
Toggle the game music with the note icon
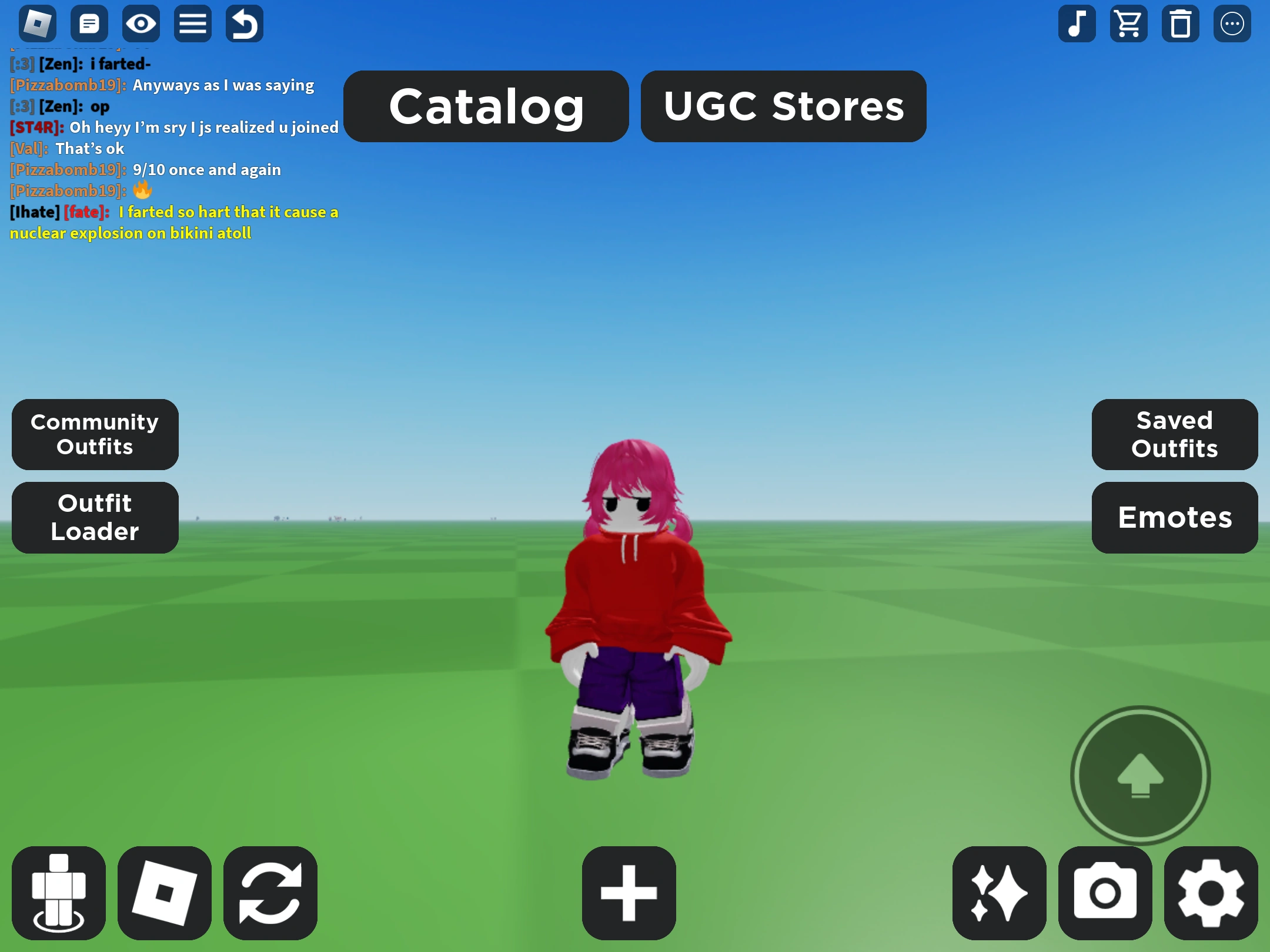pos(1077,24)
